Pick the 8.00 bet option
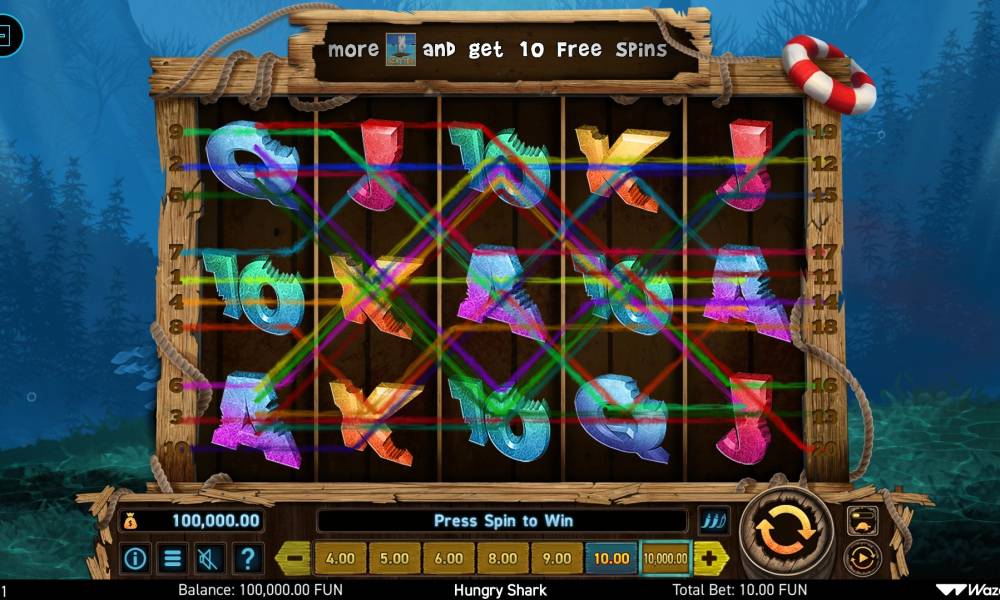Image resolution: width=1000 pixels, height=600 pixels. [502, 558]
